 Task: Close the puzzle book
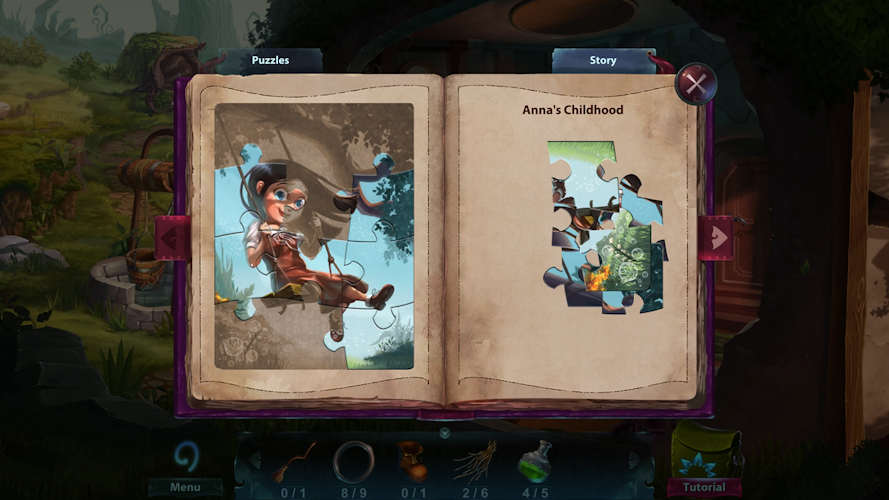[x=695, y=83]
